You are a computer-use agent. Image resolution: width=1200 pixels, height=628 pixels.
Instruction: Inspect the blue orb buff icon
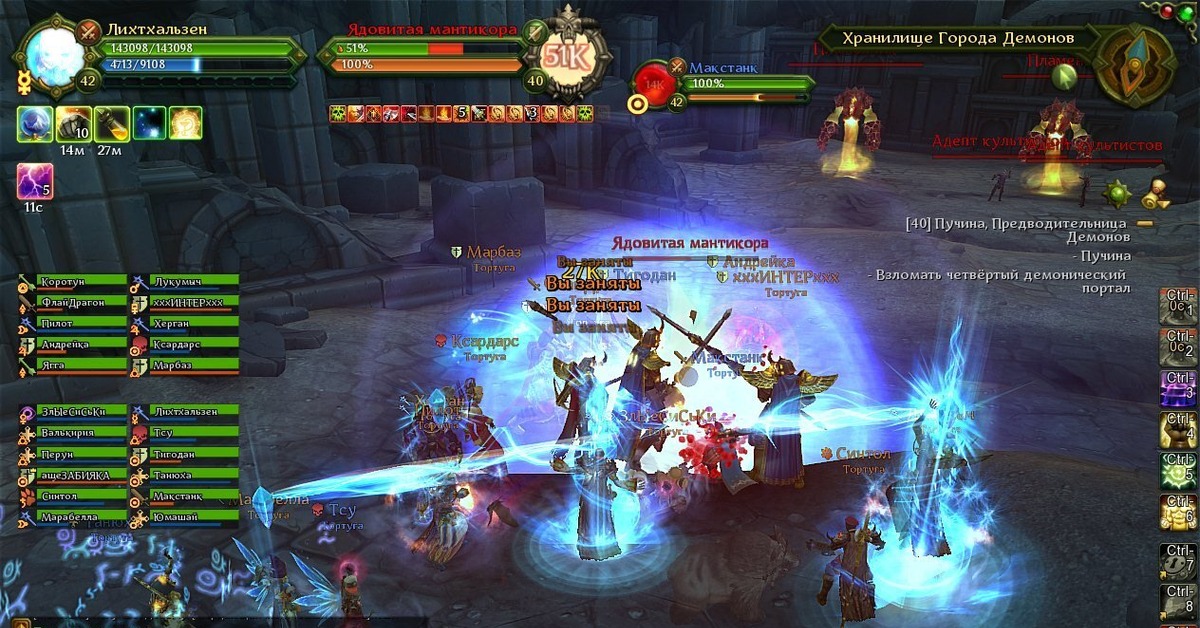coord(35,123)
